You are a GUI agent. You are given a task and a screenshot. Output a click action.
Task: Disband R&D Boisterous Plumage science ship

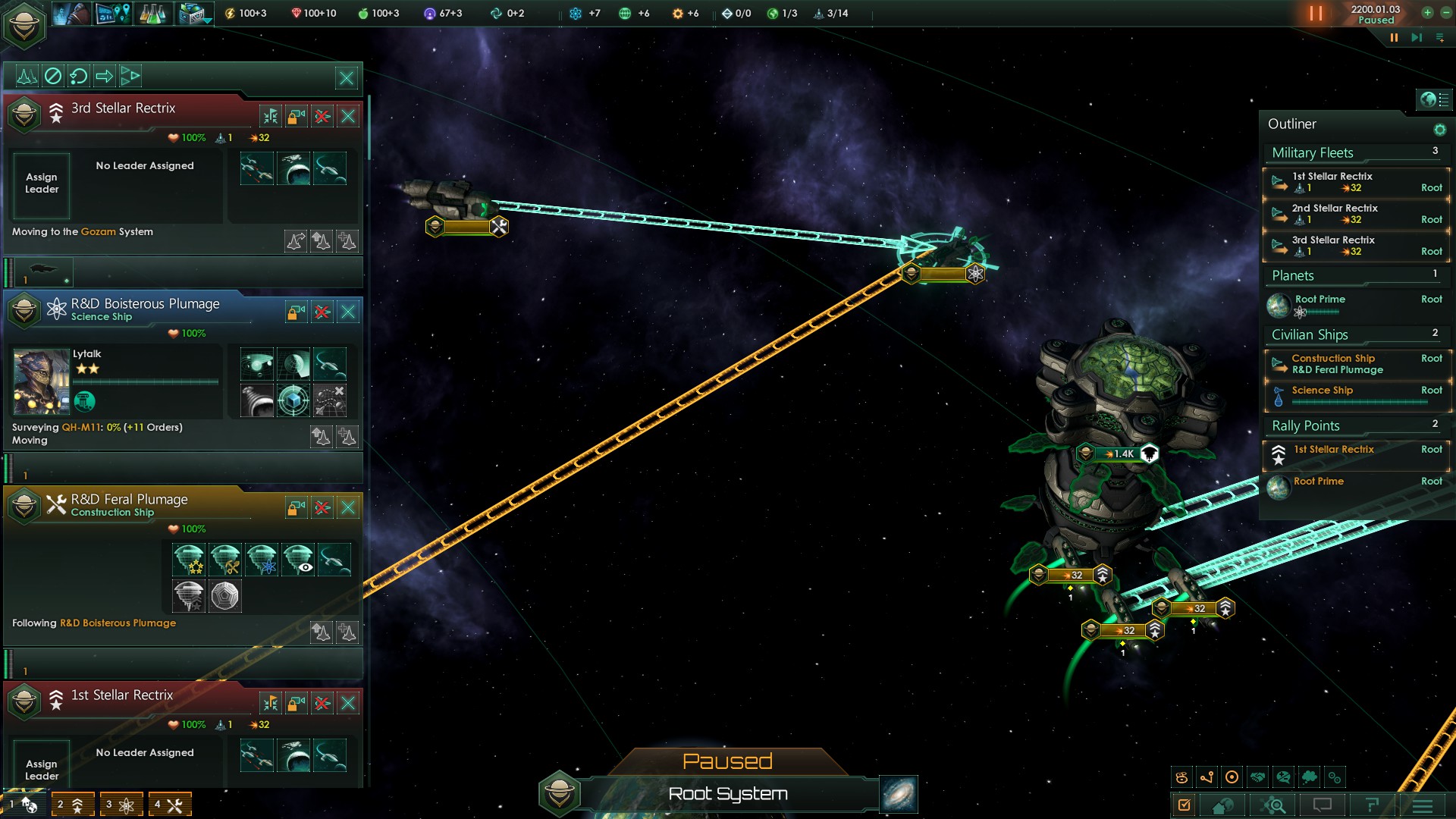(x=322, y=312)
